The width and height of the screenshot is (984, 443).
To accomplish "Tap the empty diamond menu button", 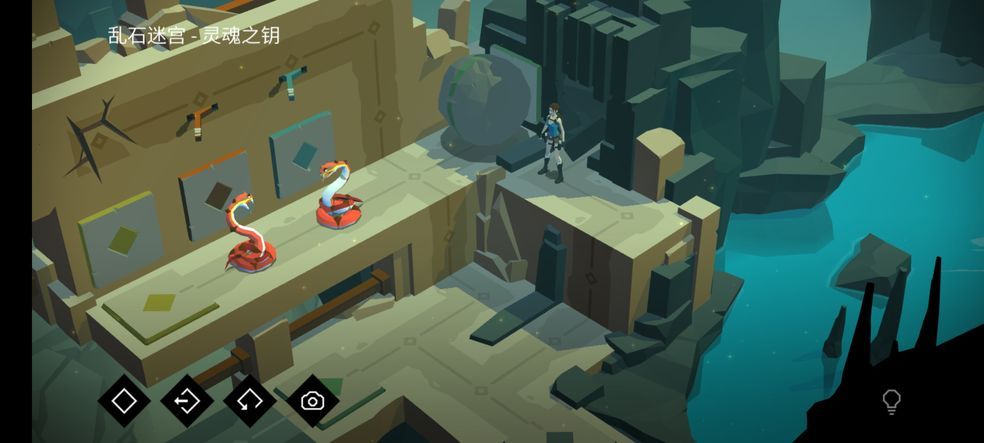I will click(x=124, y=401).
